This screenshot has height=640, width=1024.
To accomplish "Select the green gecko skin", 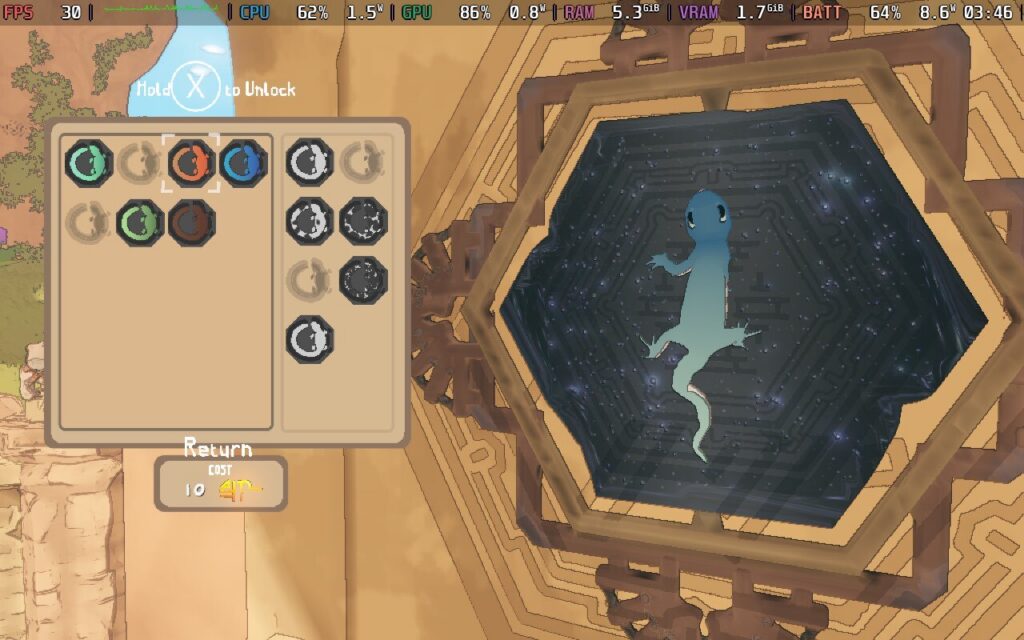I will tap(140, 222).
